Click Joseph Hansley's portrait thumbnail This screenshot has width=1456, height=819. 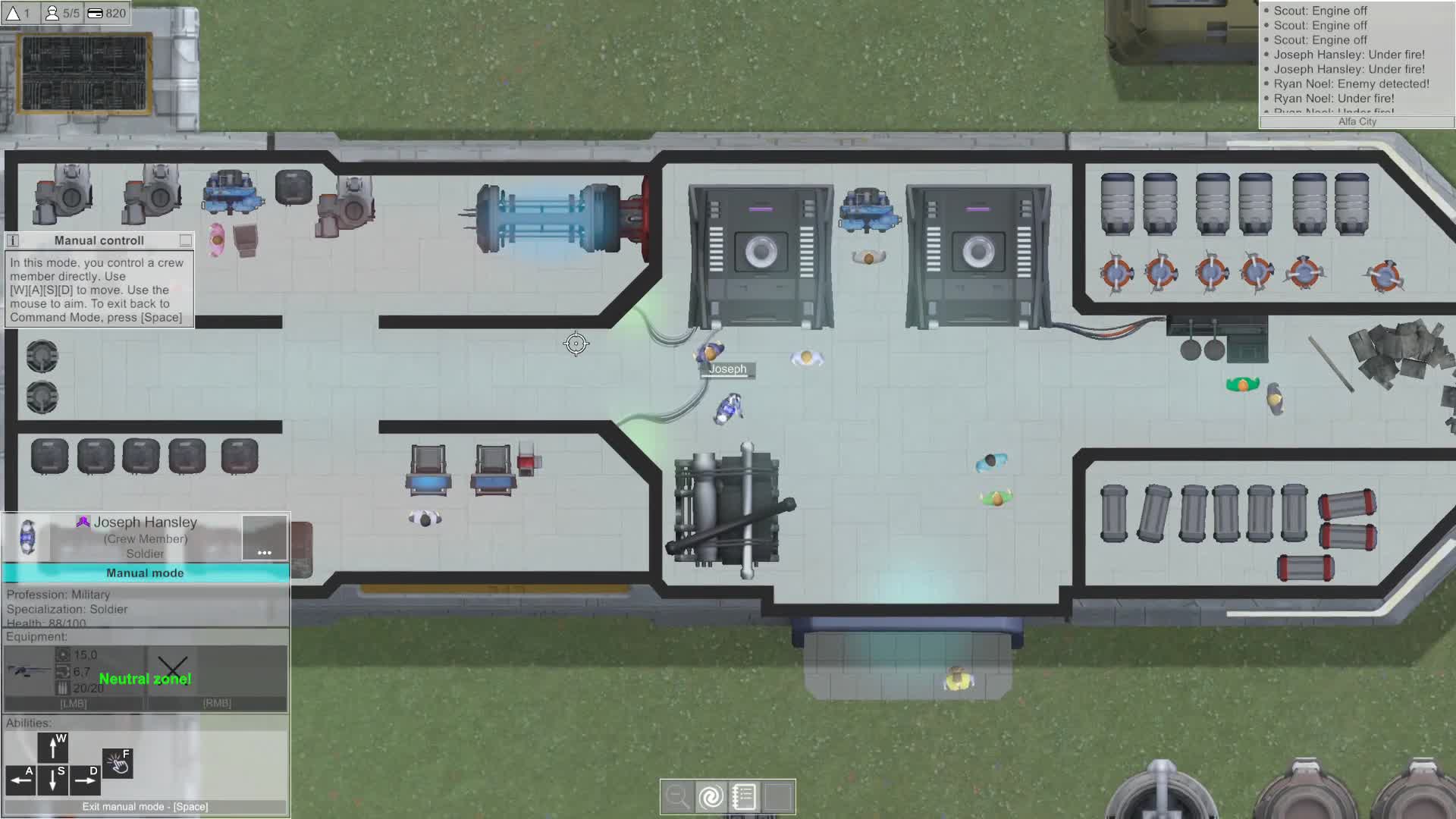click(28, 538)
